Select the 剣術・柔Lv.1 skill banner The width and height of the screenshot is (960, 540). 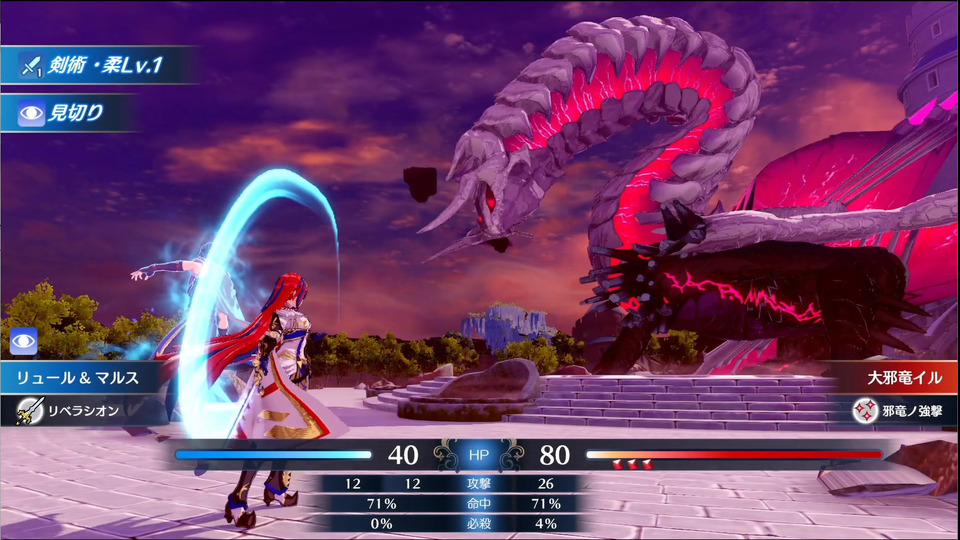95,66
